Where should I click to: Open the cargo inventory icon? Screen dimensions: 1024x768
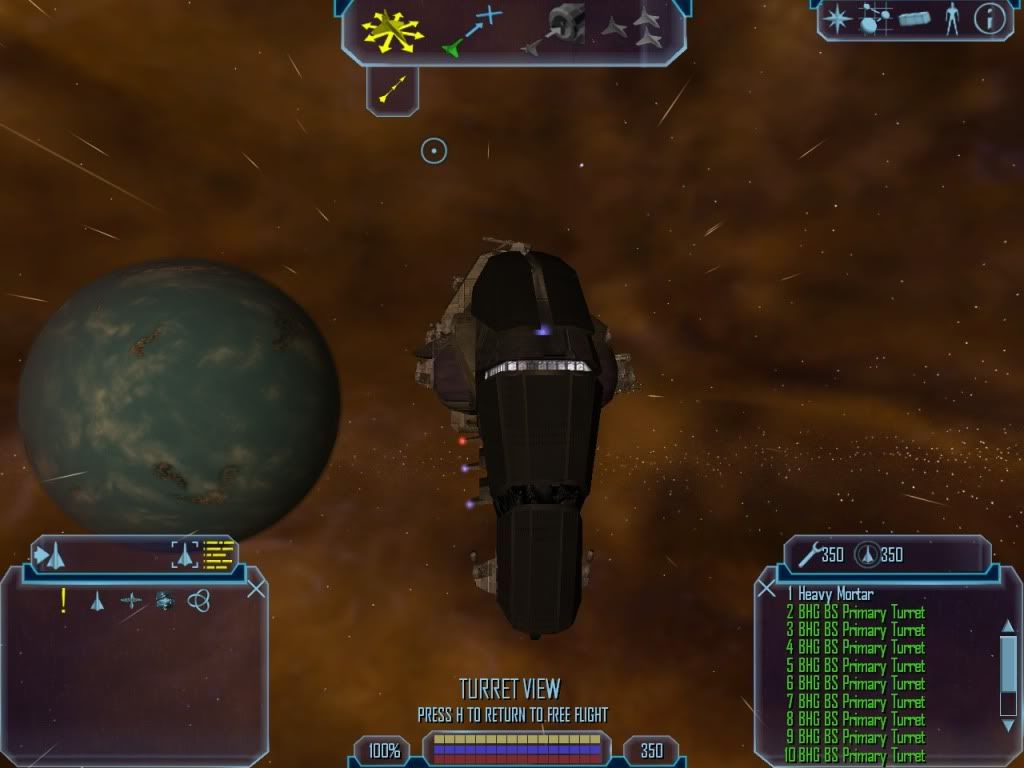click(914, 19)
